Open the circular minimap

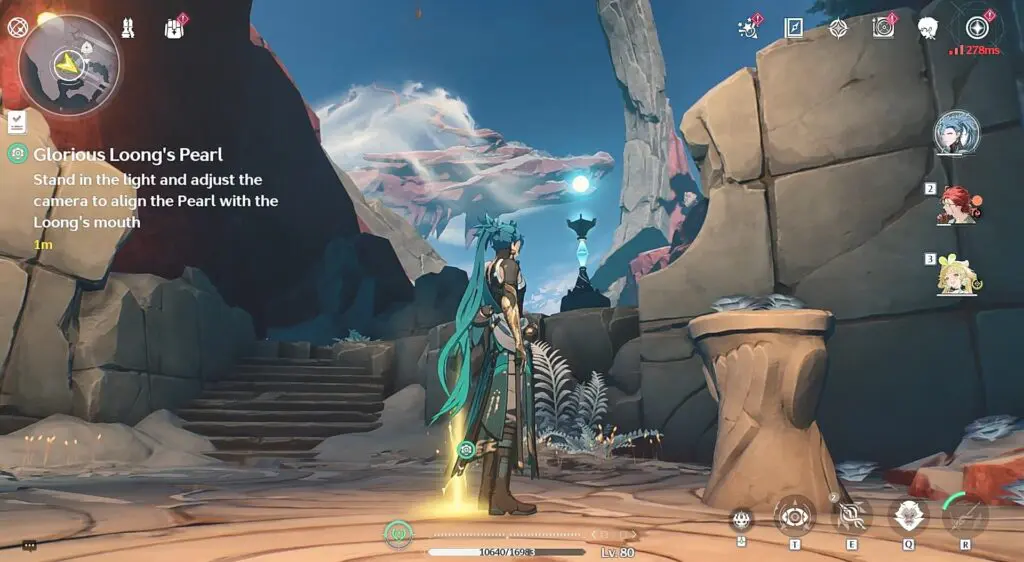coord(69,63)
